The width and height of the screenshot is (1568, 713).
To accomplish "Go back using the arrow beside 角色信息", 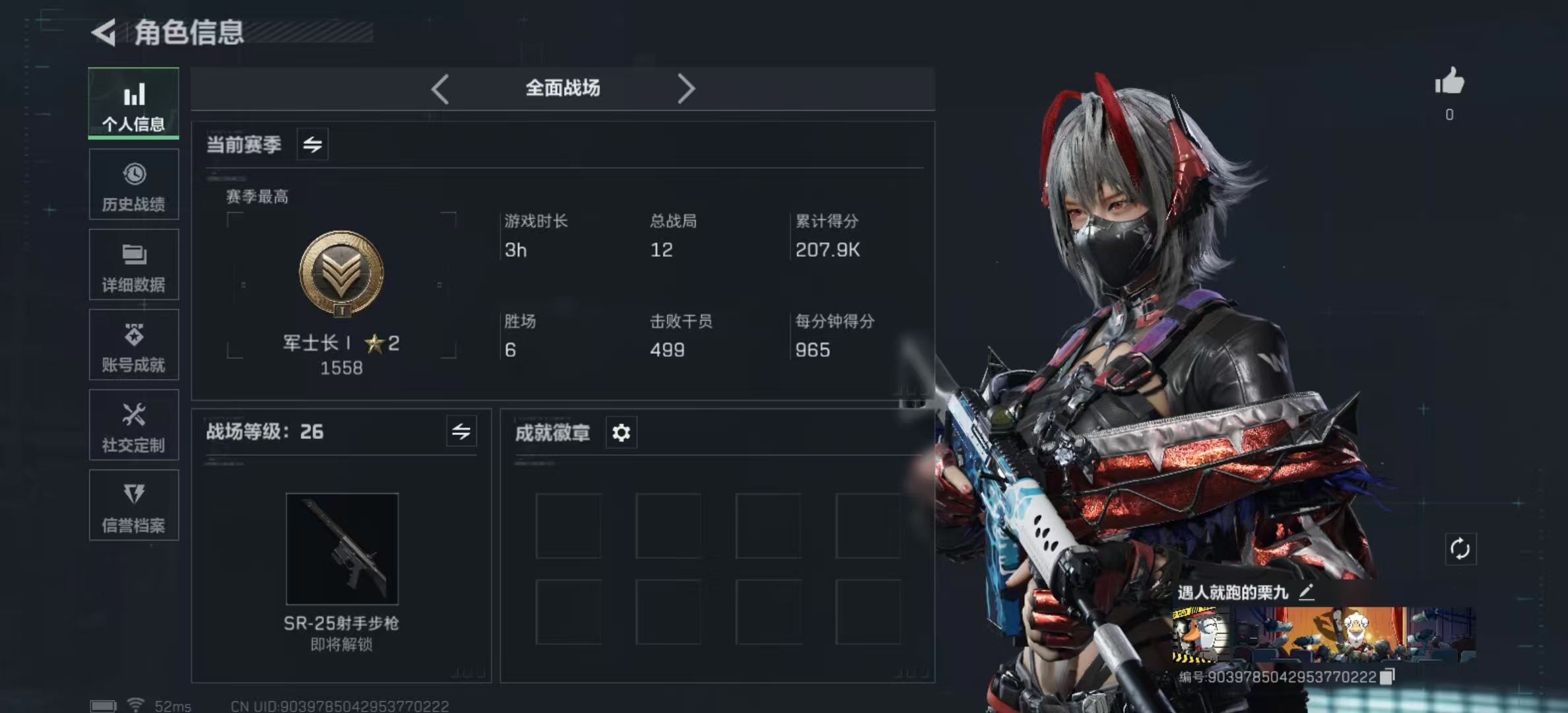I will tap(104, 32).
